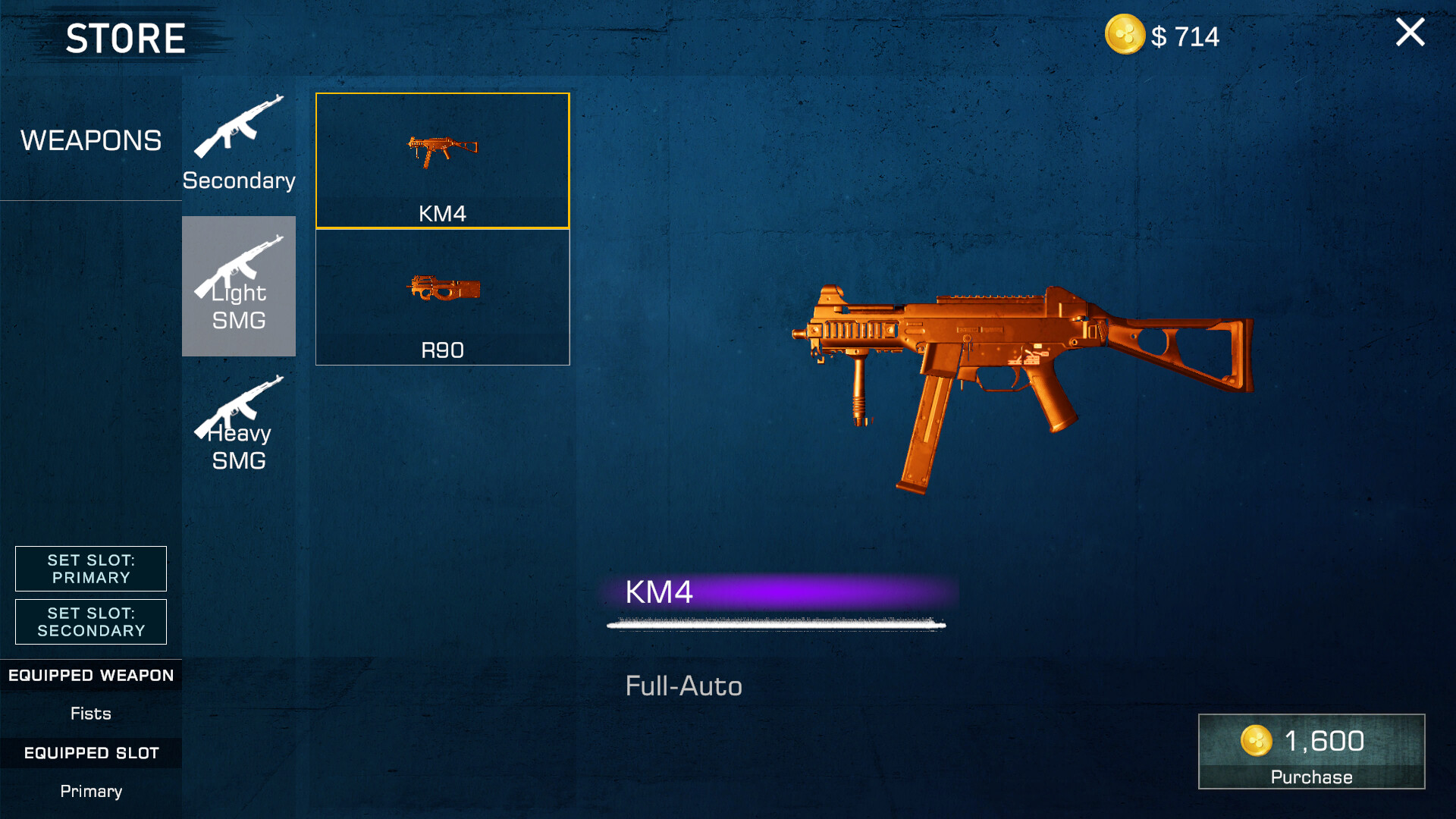Screen dimensions: 1456x819
Task: Open the WEAPONS section
Action: (91, 140)
